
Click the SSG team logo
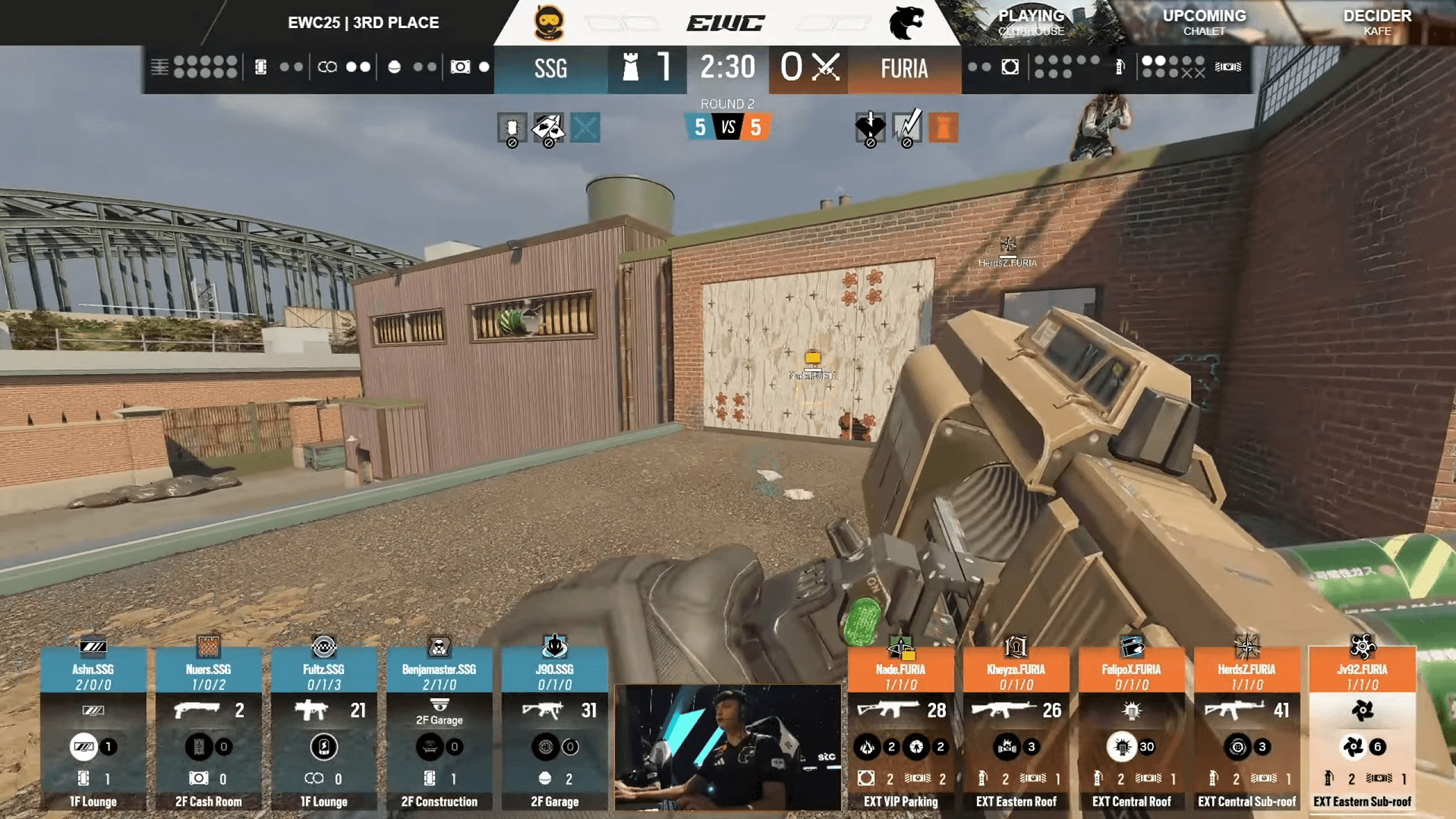549,23
